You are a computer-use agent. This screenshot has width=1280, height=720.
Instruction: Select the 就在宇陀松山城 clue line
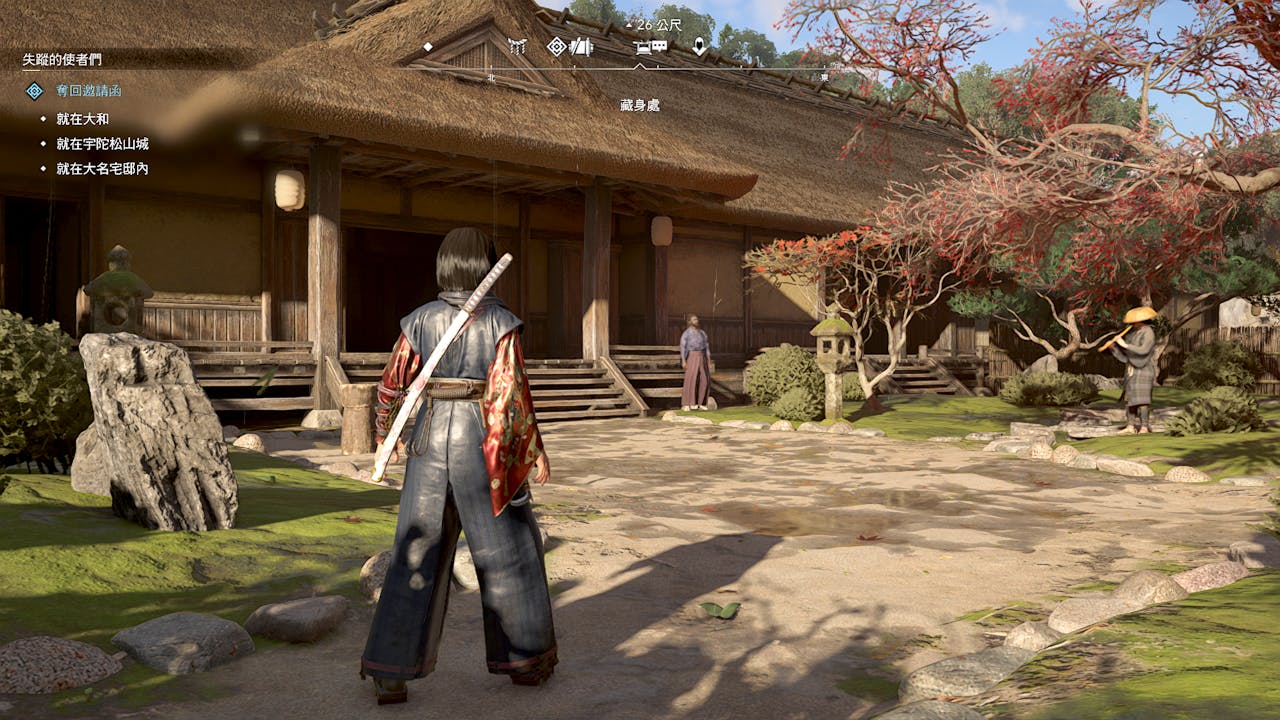pos(102,144)
